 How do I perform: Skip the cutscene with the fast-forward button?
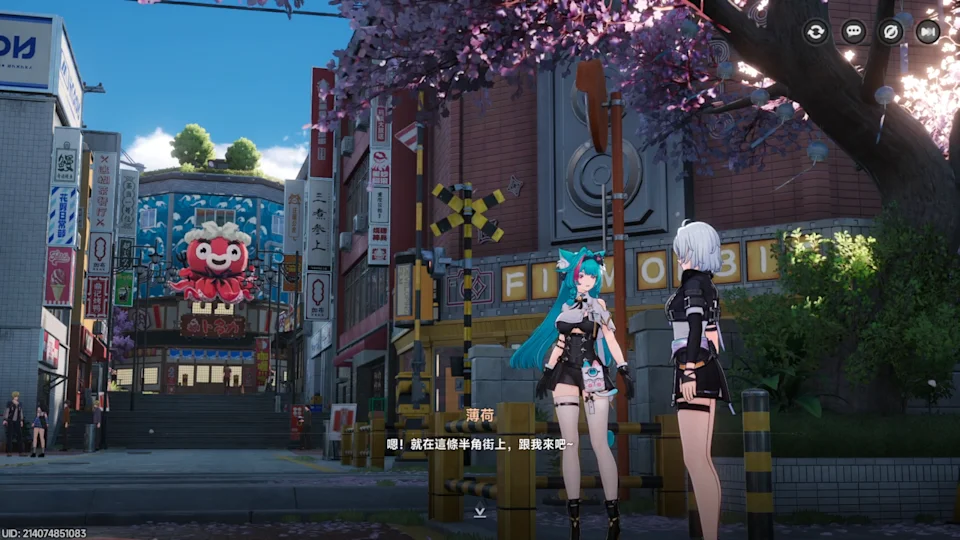click(928, 32)
